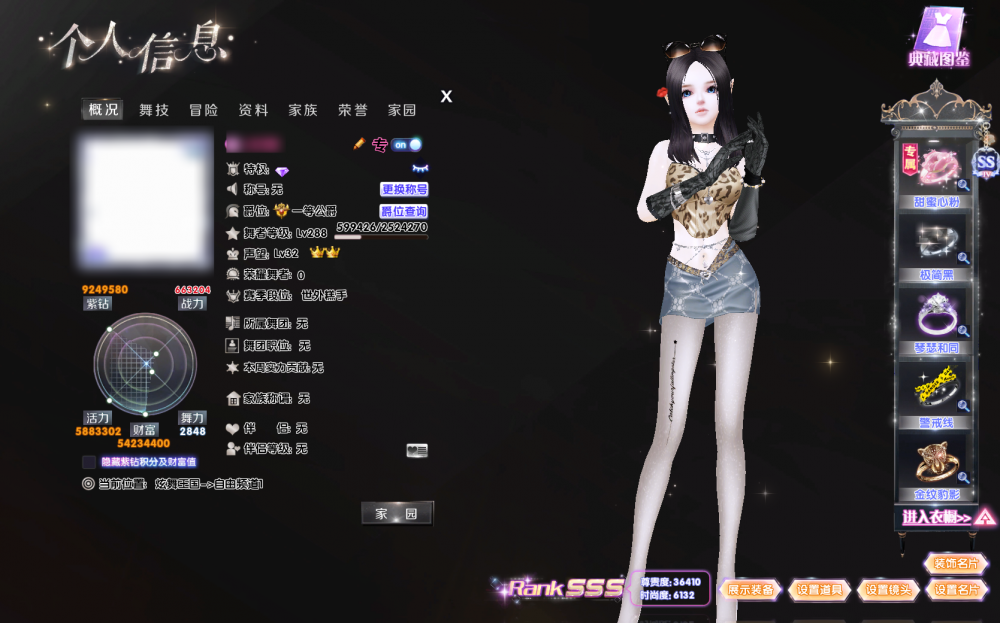The image size is (1000, 623).
Task: Select the 资料 tab
Action: tap(253, 110)
